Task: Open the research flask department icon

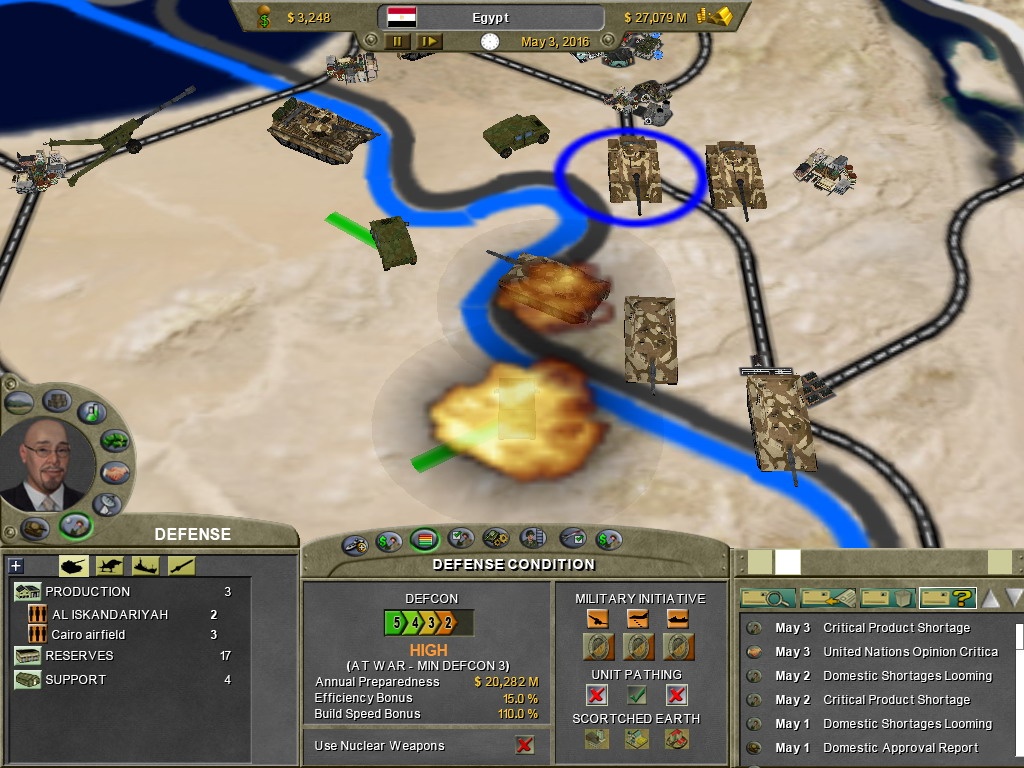Action: [92, 412]
